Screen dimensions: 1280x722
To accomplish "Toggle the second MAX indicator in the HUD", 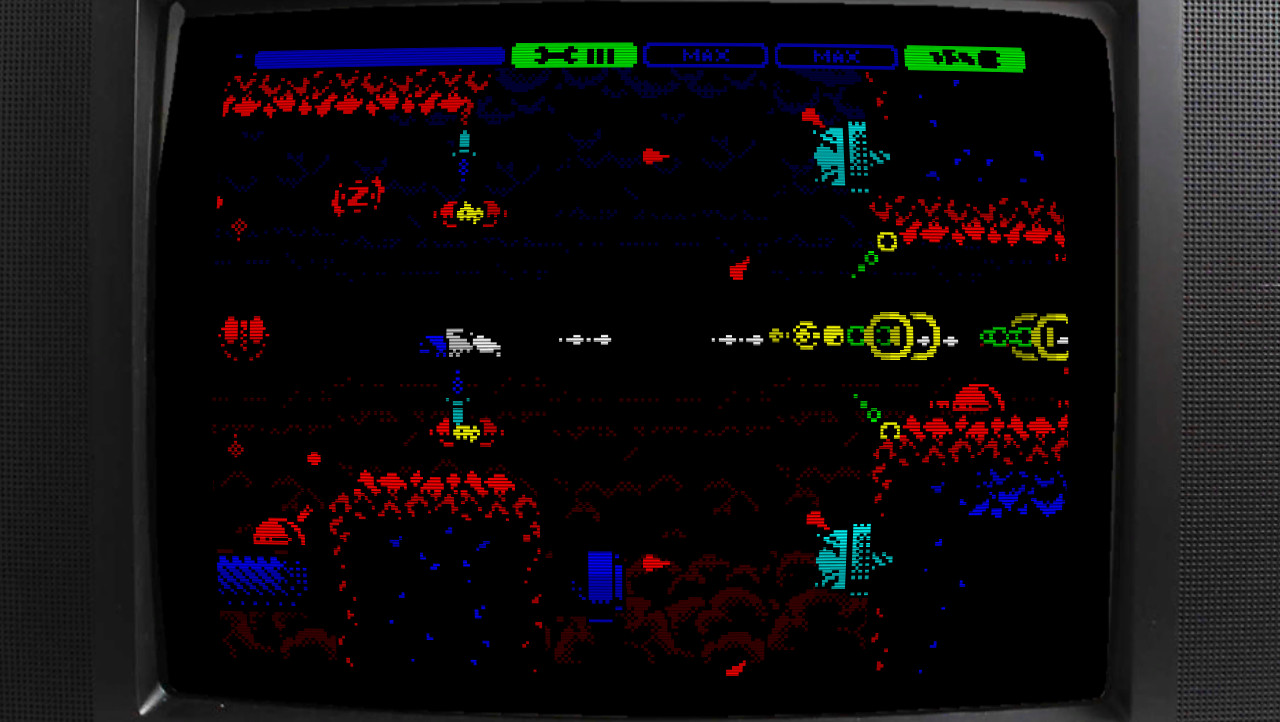I will pyautogui.click(x=836, y=56).
